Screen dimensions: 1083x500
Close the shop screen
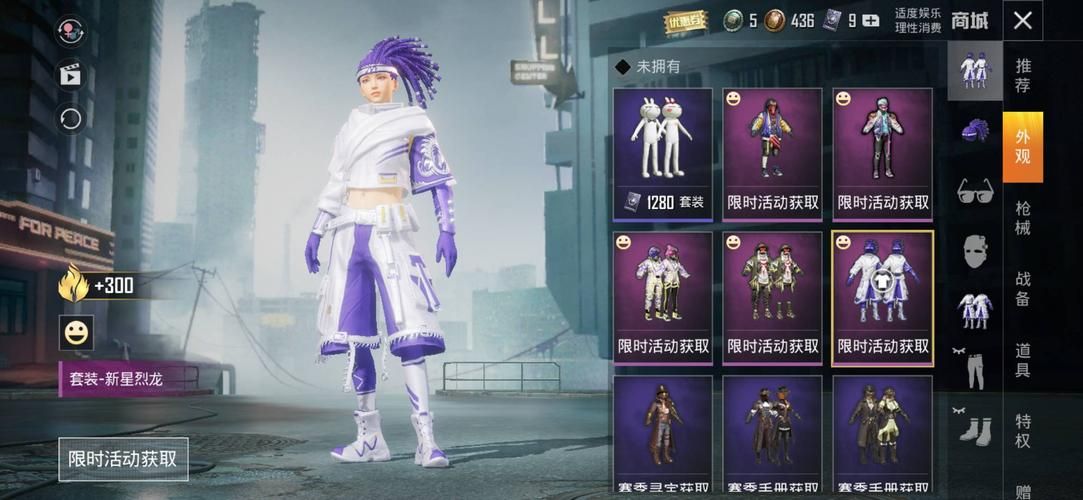[x=1022, y=20]
